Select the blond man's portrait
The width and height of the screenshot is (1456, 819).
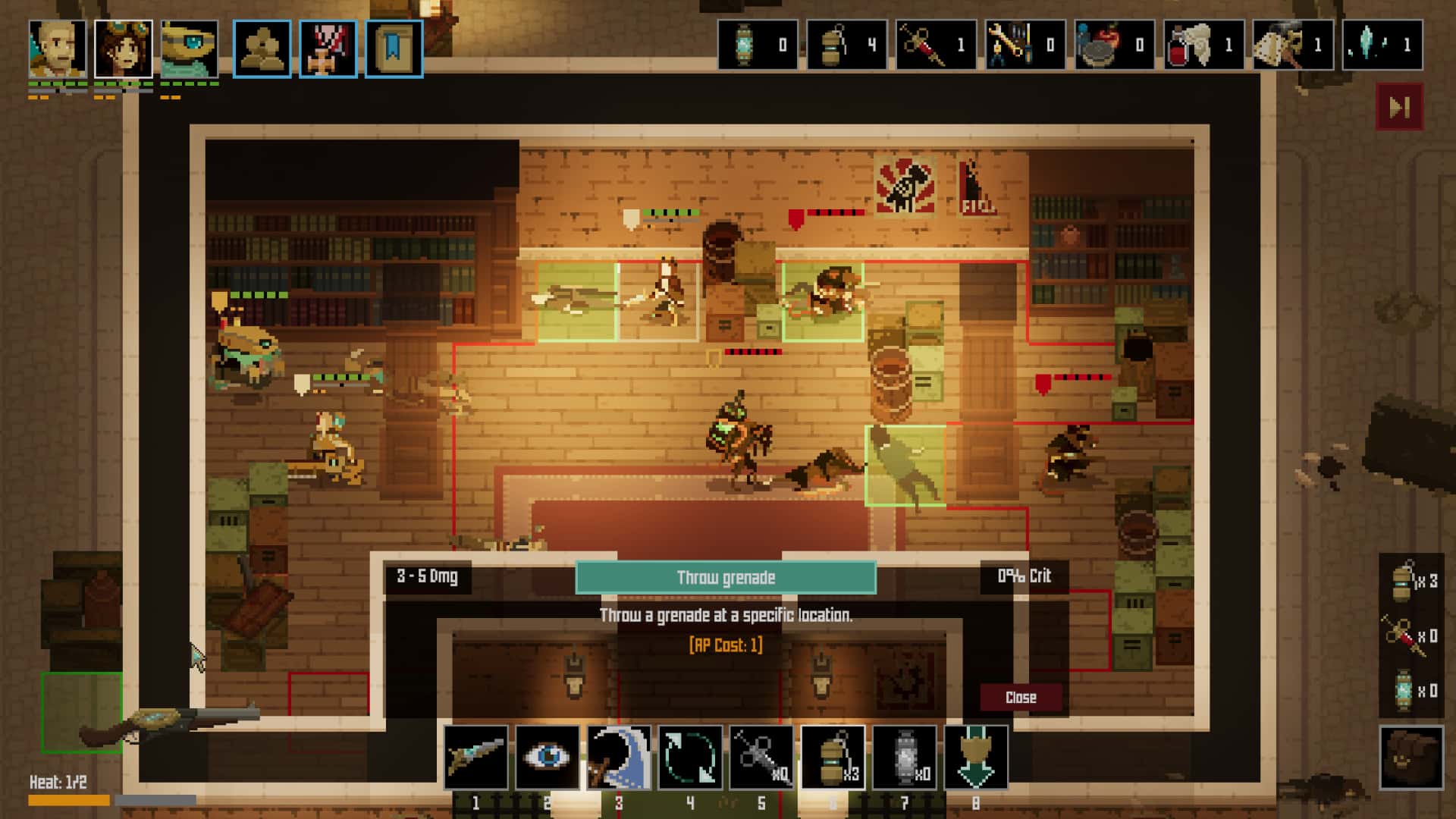pyautogui.click(x=58, y=49)
